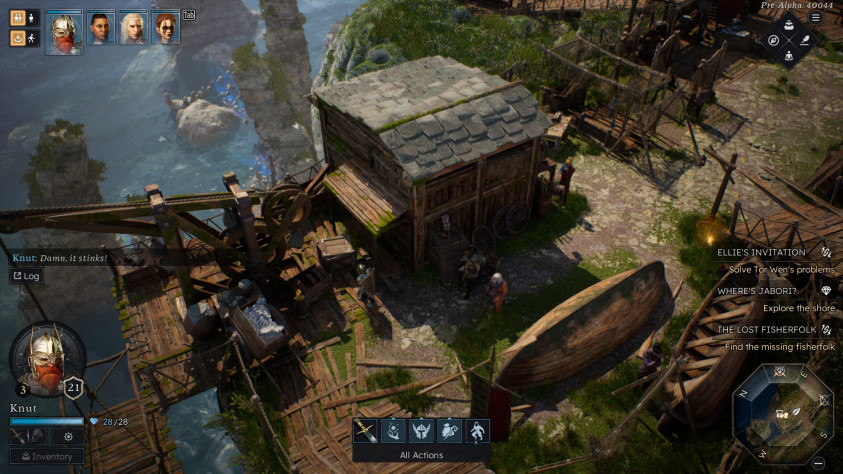Viewport: 843px width, 474px height.
Task: Open the main menu hamburger button
Action: tap(815, 17)
